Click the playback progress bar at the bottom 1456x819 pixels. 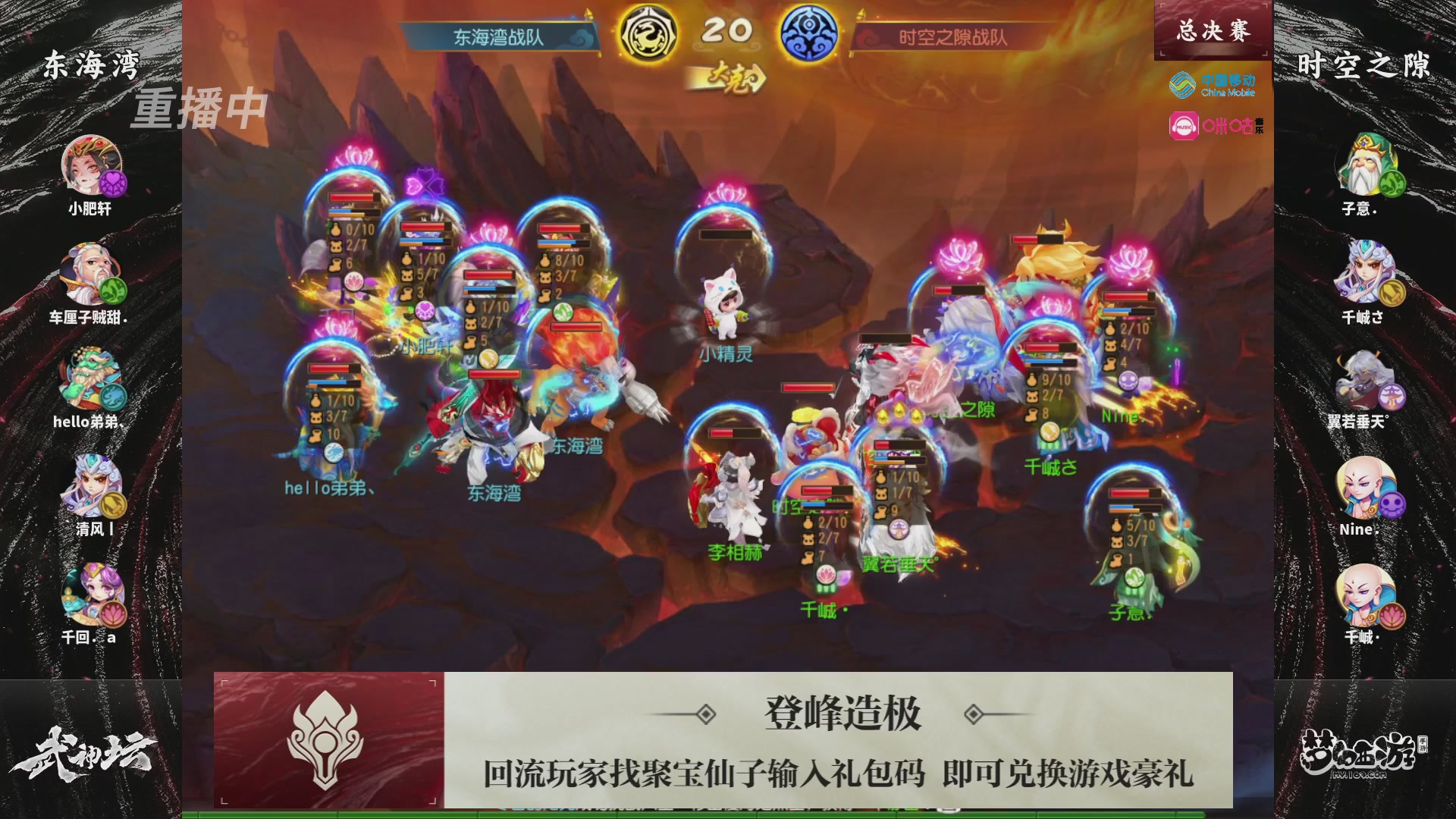tap(728, 815)
